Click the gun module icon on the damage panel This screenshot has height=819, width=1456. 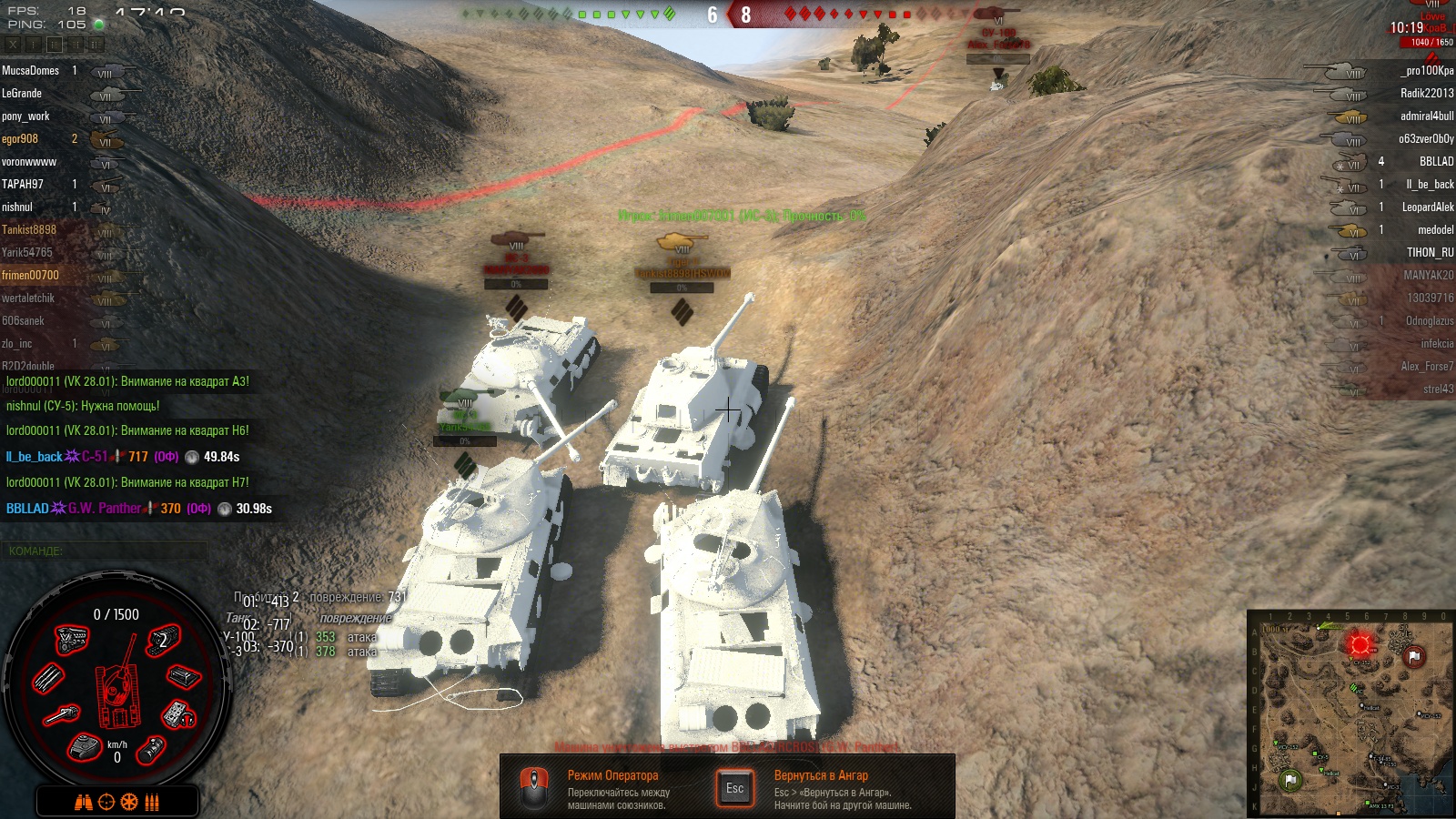62,715
